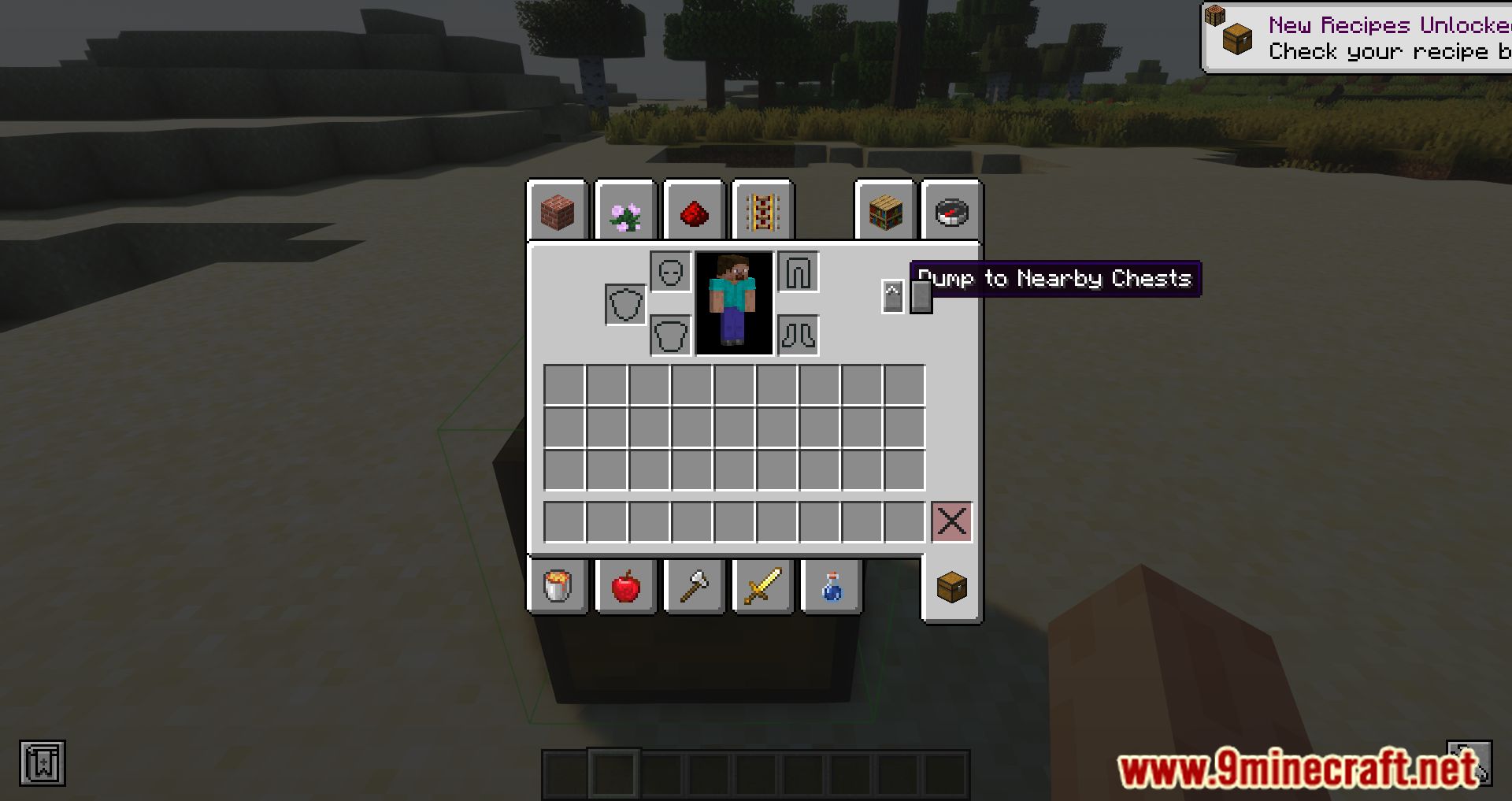Screen dimensions: 1512x801
Task: Select the empty helmet armor slot
Action: coord(670,271)
